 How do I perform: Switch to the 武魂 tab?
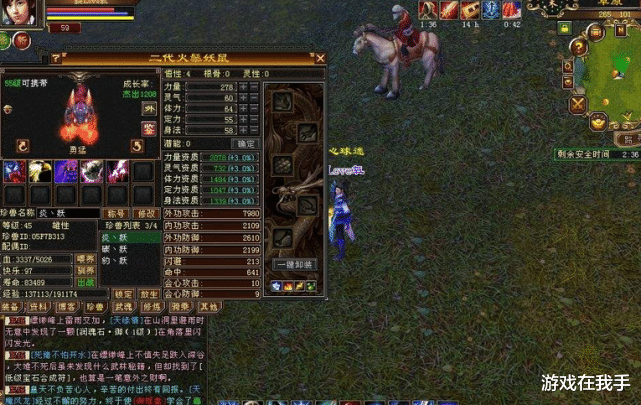pyautogui.click(x=122, y=307)
